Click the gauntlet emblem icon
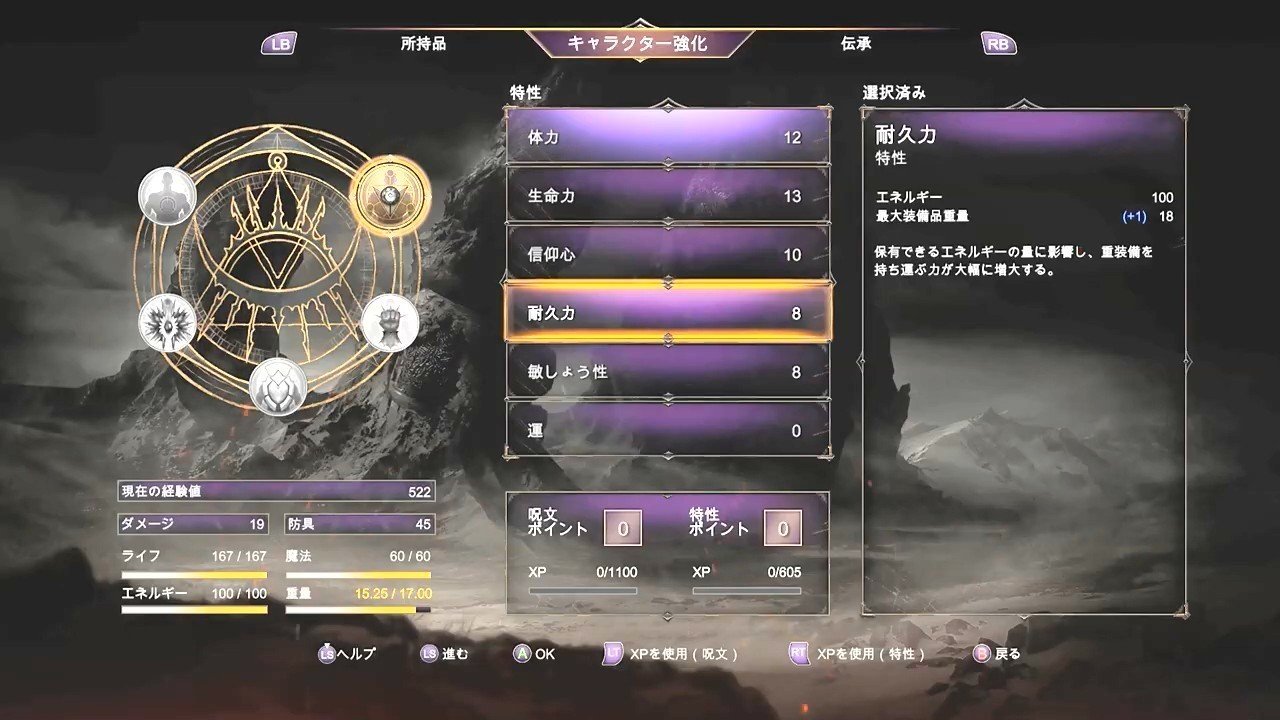Viewport: 1280px width, 720px height. pos(390,322)
